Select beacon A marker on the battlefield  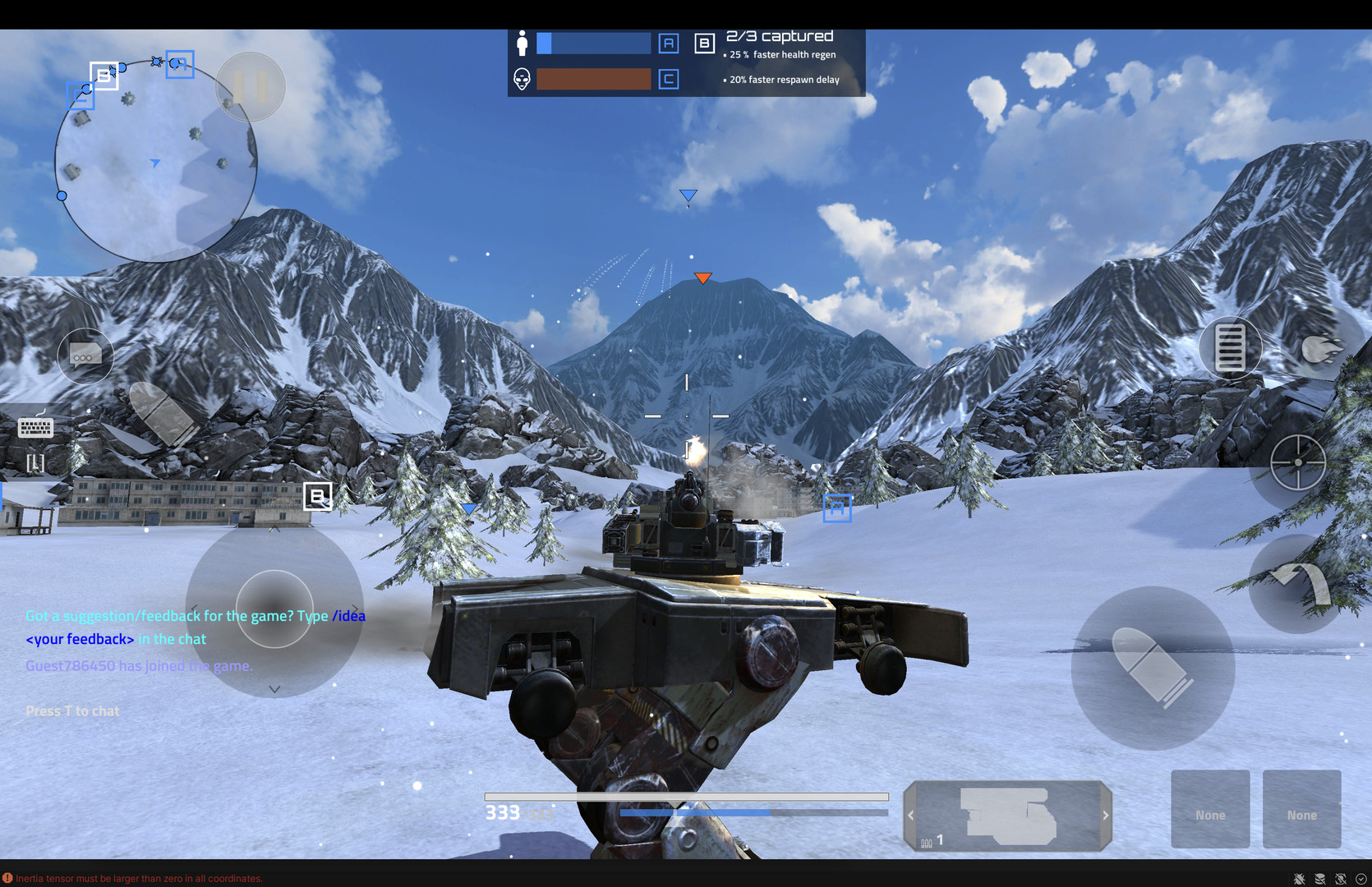click(x=837, y=507)
